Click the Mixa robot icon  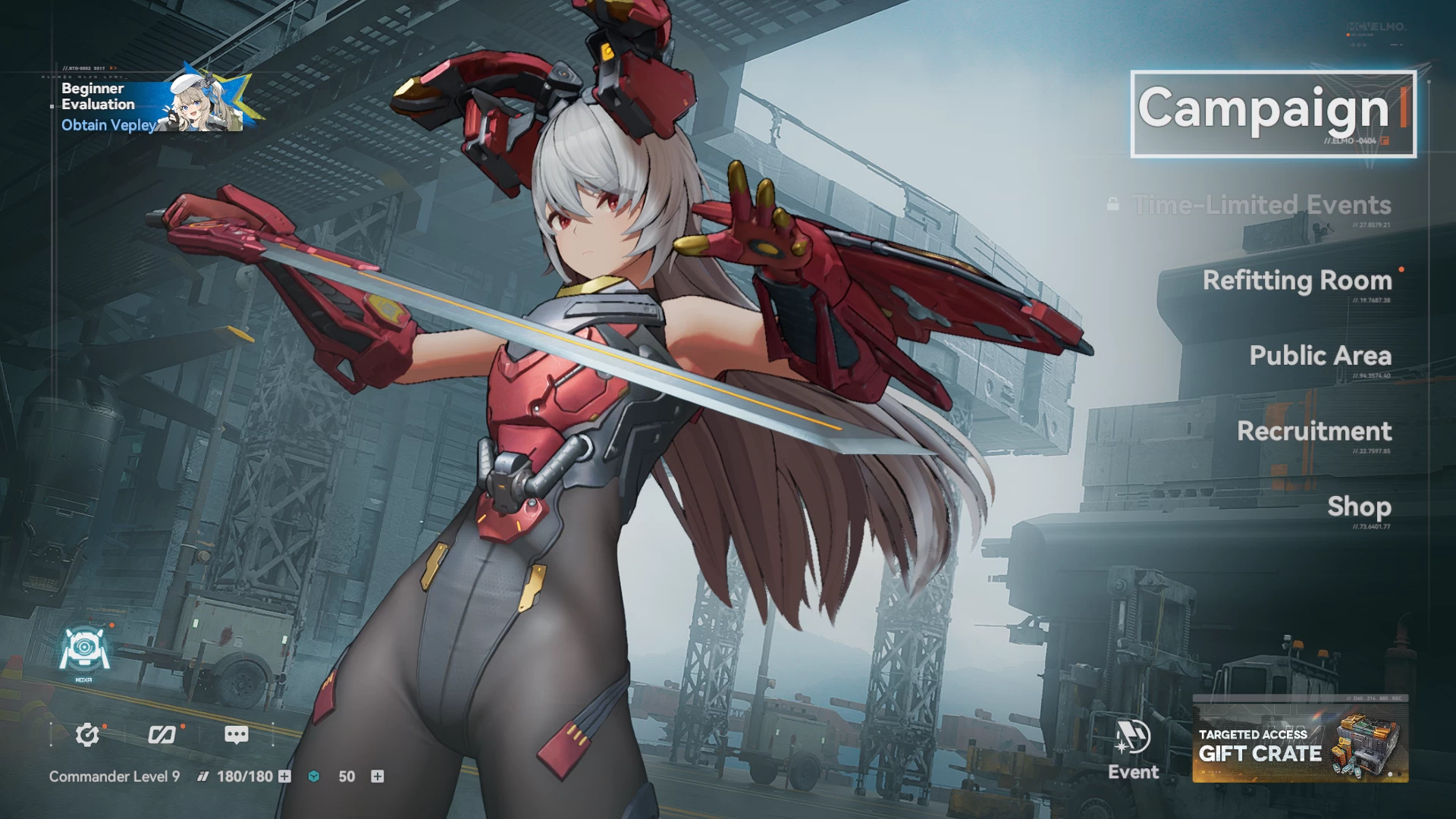(84, 651)
